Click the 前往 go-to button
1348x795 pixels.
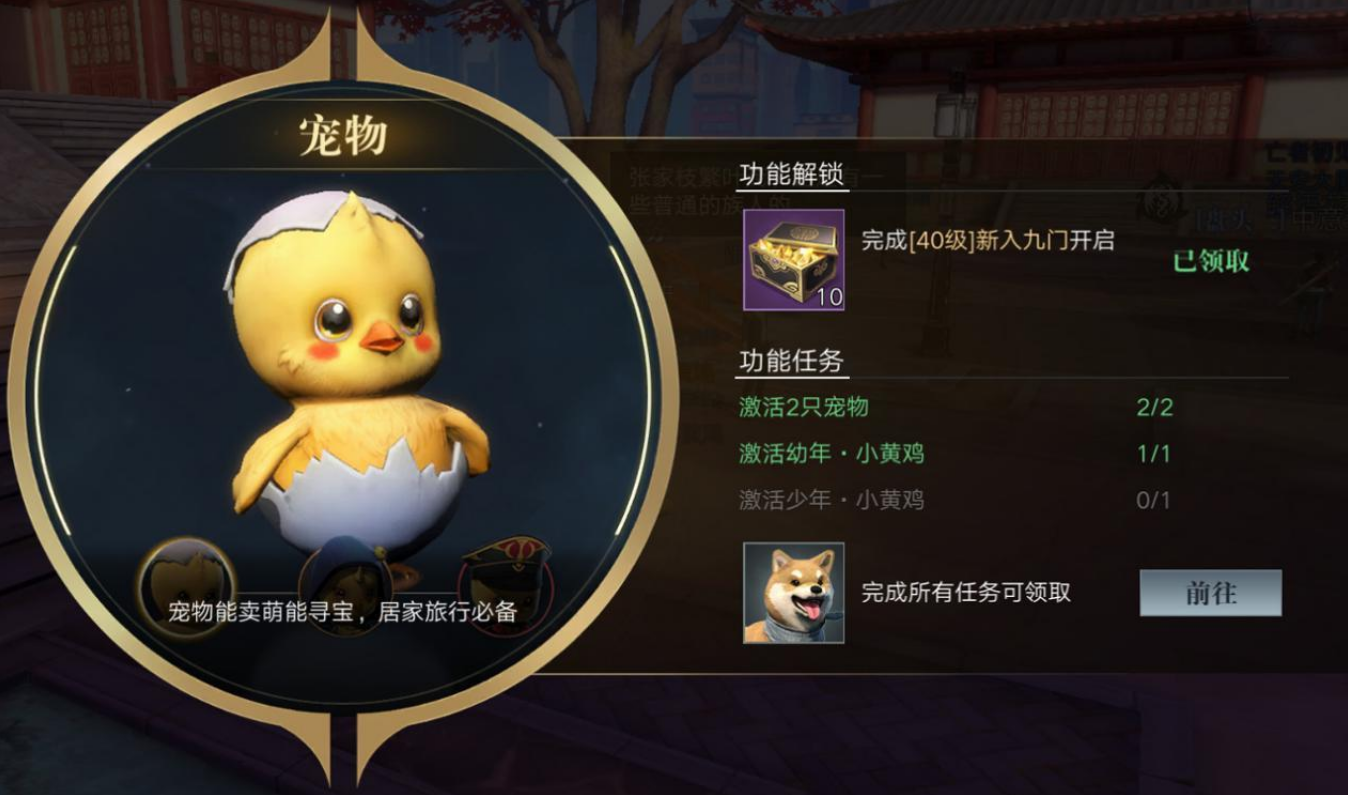1210,593
